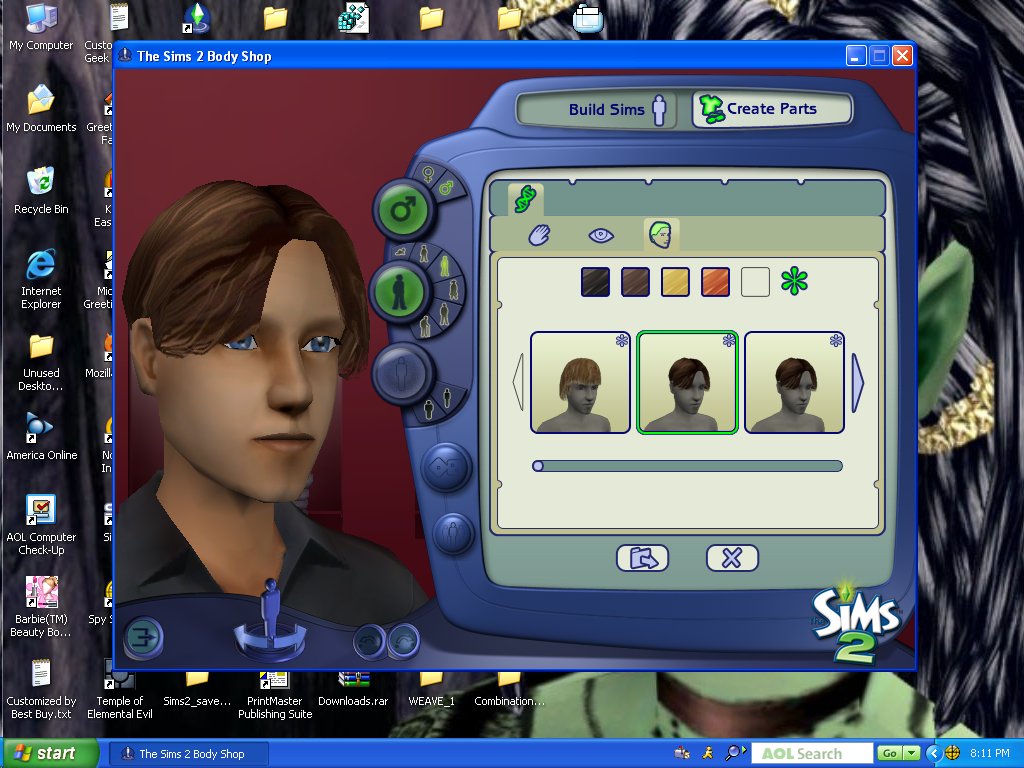Show next hairstyles with right arrow
Viewport: 1024px width, 768px height.
point(857,382)
